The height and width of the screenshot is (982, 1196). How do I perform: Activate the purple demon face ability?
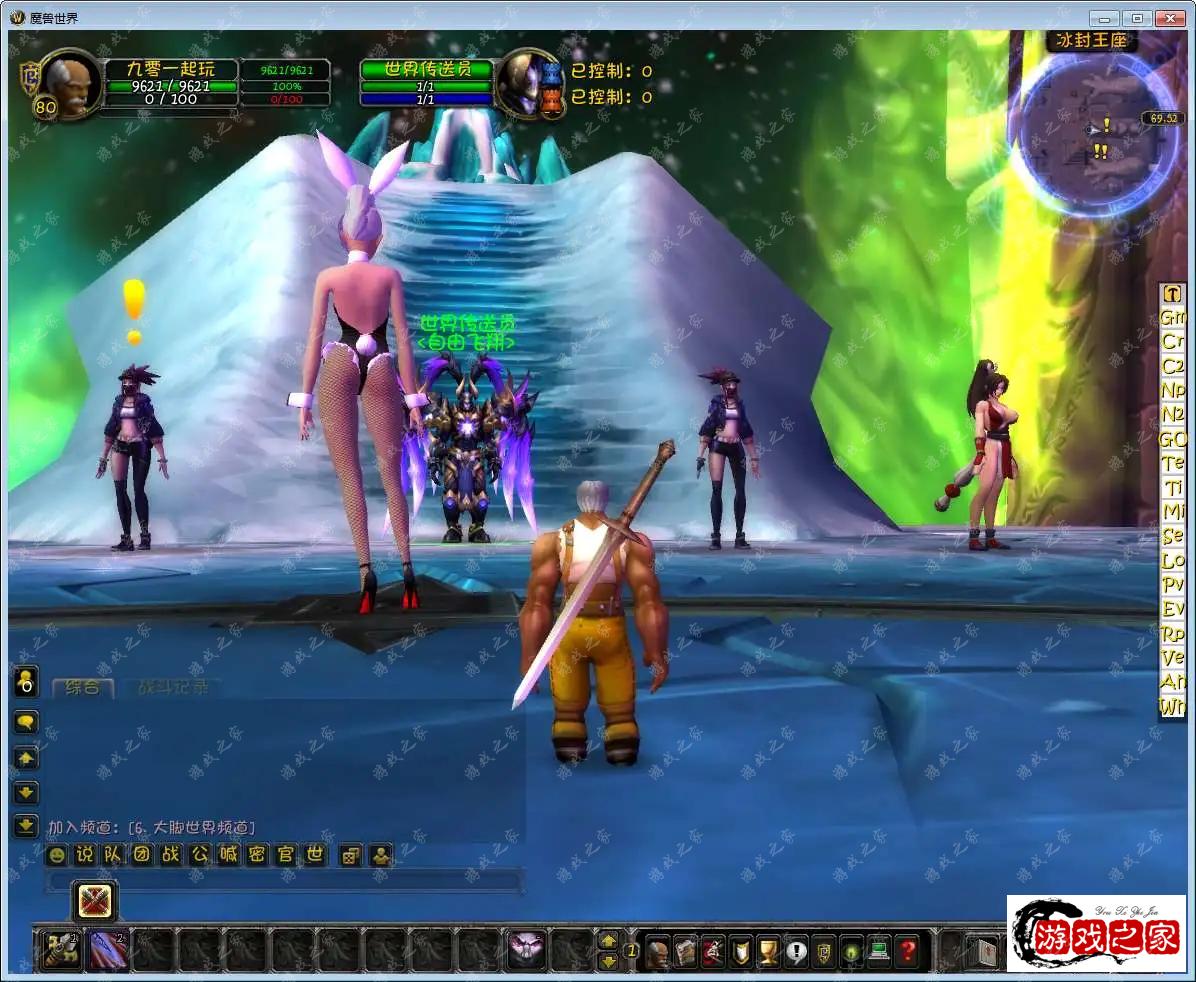526,949
